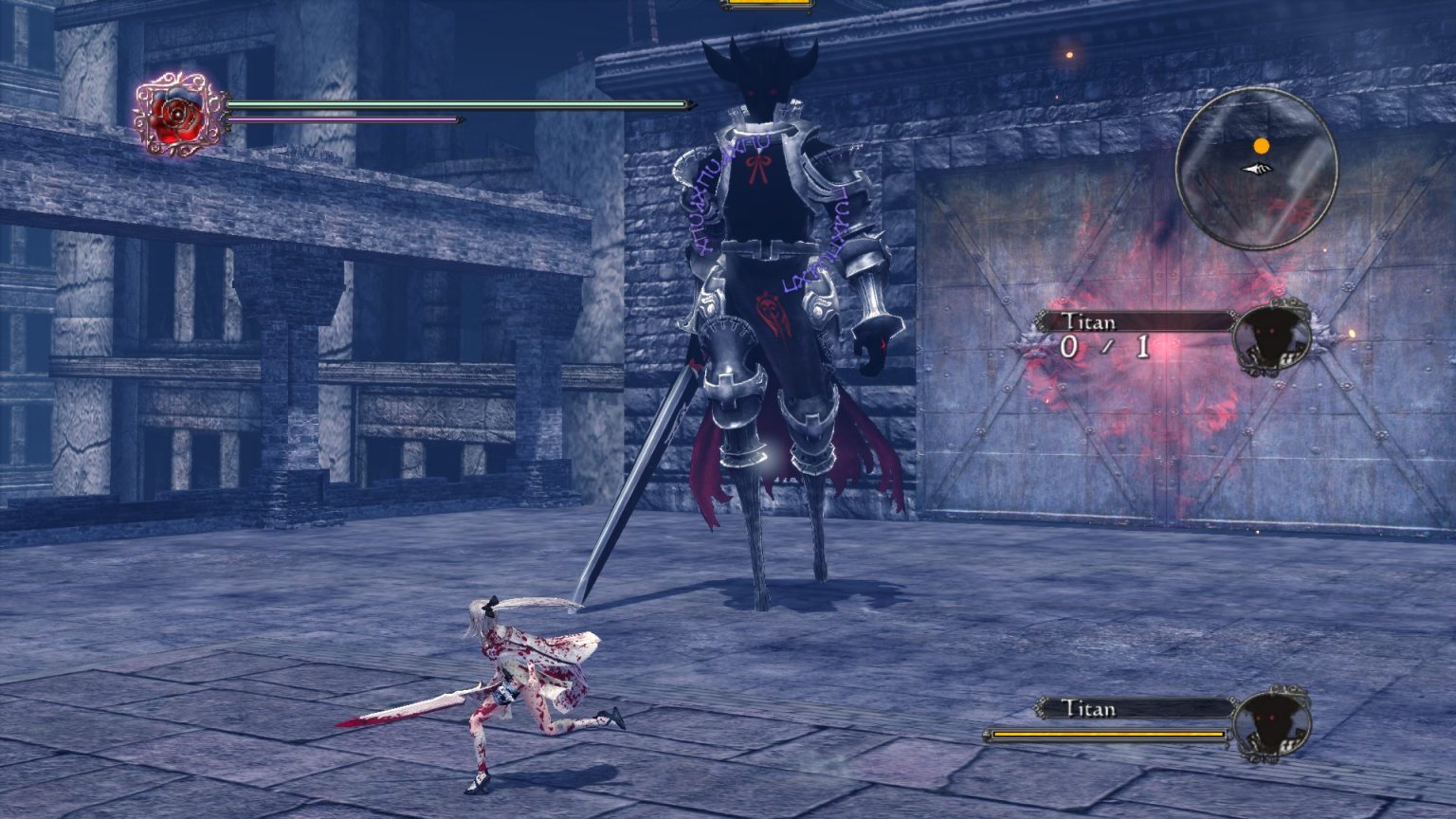1456x819 pixels.
Task: Select the horned helmet silhouette in the objective frame
Action: tap(1274, 338)
